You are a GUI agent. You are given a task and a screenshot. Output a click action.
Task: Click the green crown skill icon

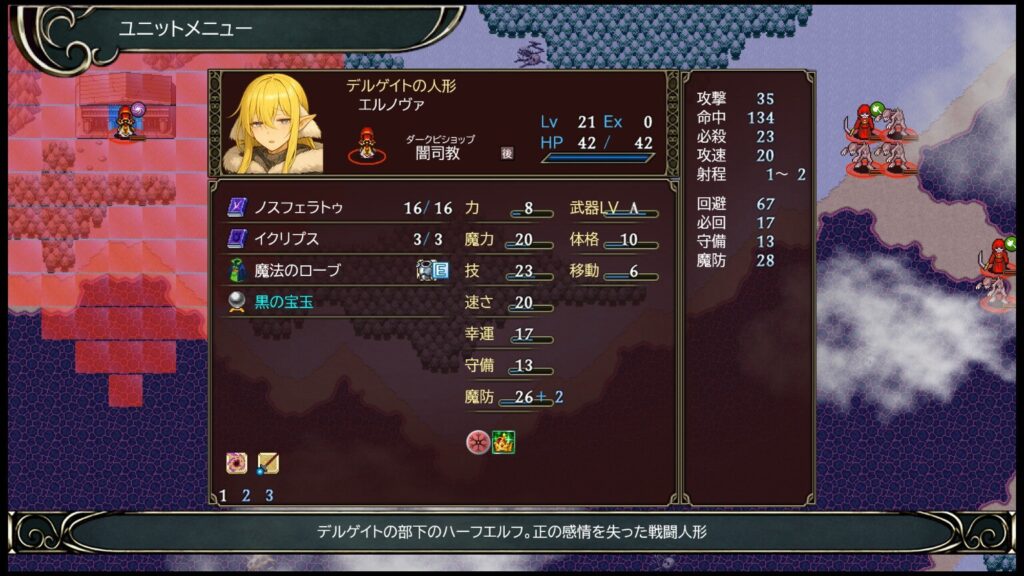[503, 441]
